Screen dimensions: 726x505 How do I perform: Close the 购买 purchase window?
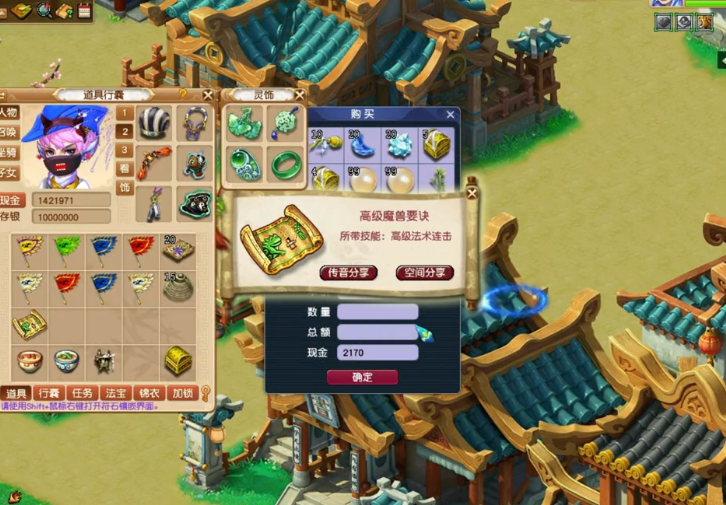coord(450,115)
